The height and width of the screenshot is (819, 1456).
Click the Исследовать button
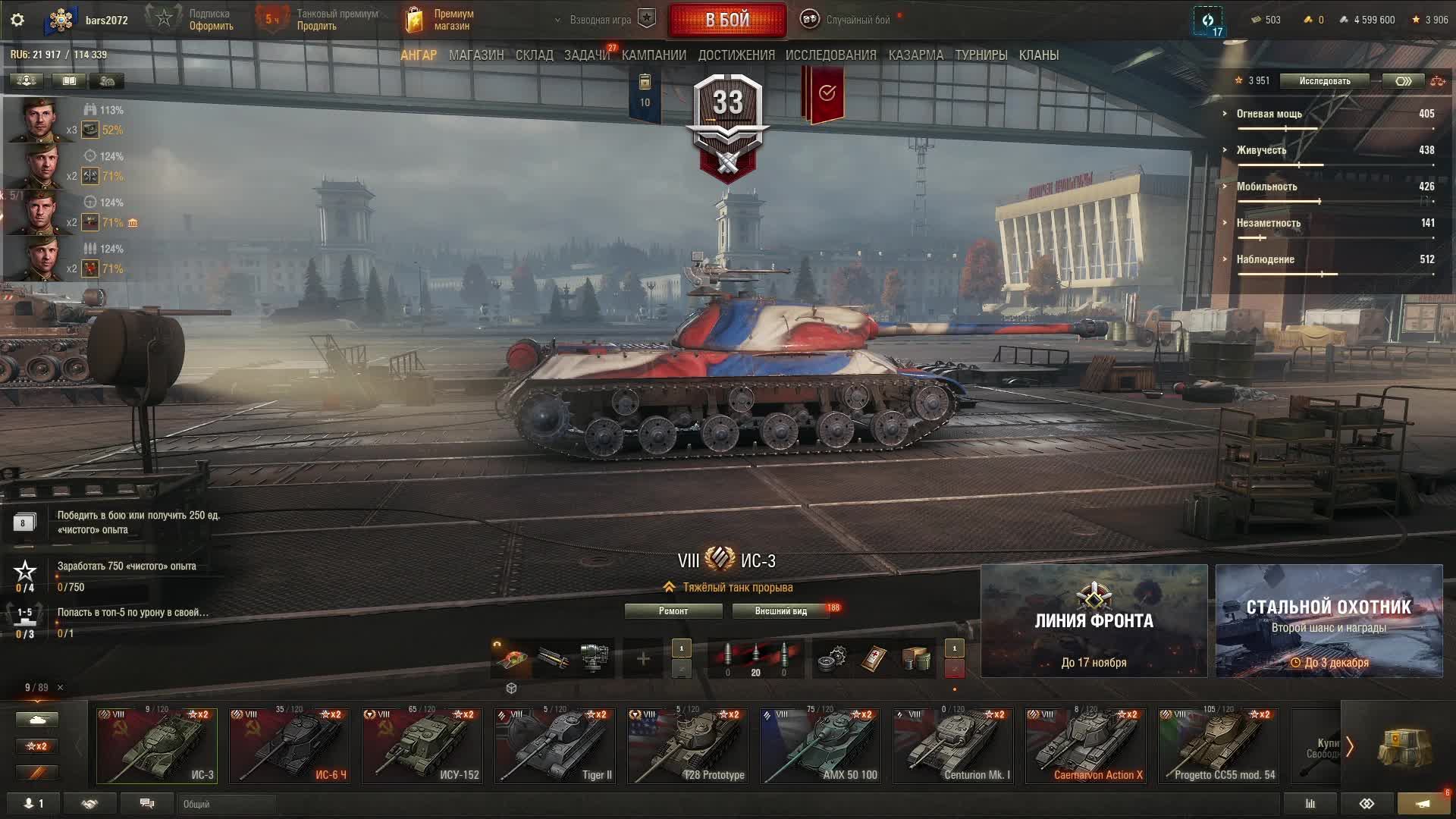[x=1324, y=81]
